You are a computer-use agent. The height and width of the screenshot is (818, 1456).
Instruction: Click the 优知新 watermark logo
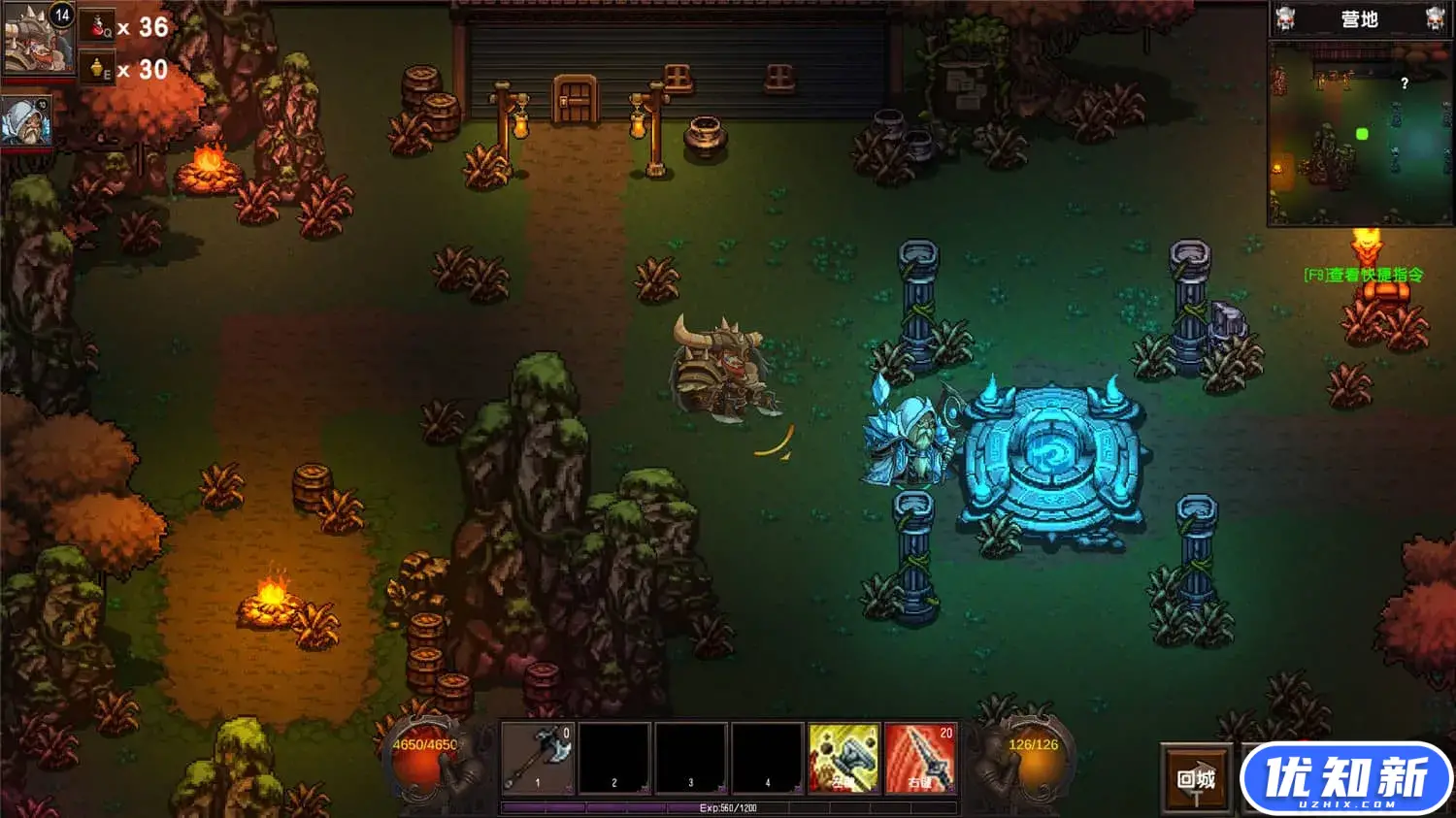point(1346,779)
